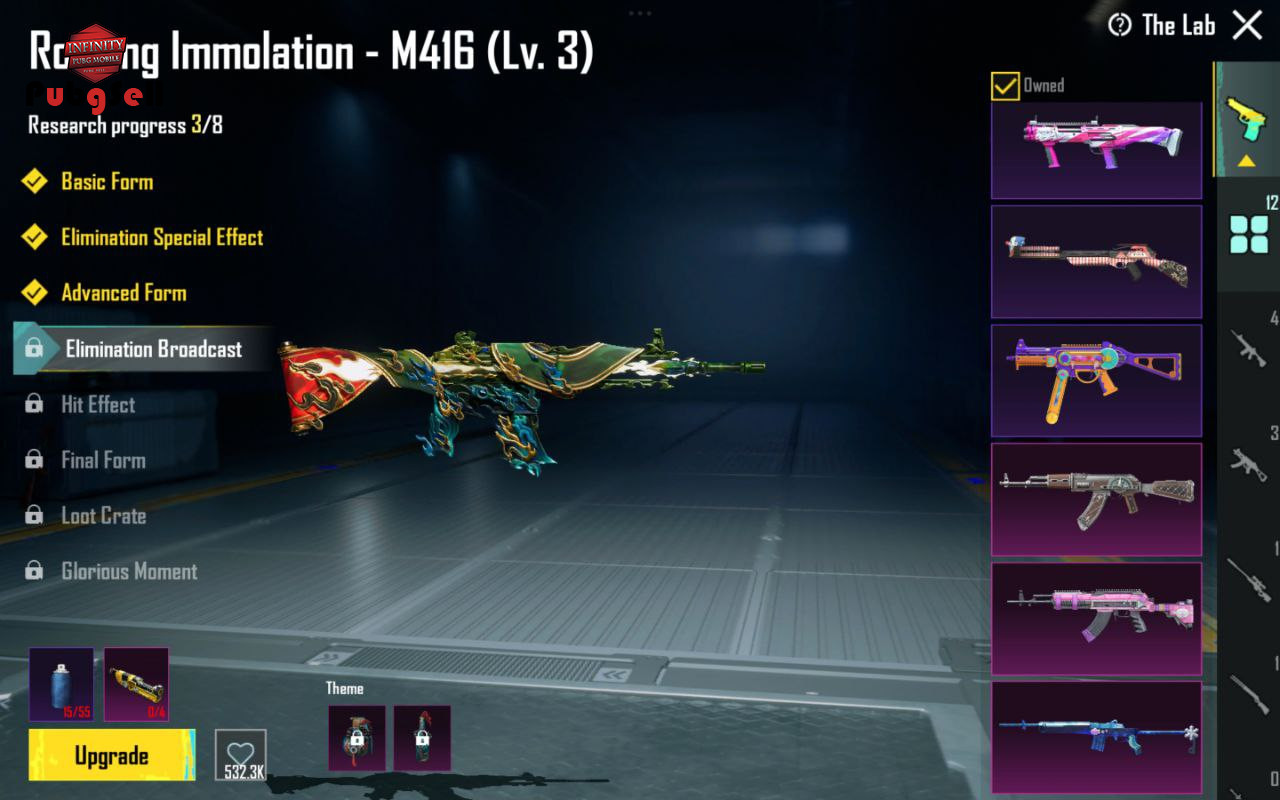Choose the brown AKM skin thumbnail
1280x800 pixels.
(1096, 499)
